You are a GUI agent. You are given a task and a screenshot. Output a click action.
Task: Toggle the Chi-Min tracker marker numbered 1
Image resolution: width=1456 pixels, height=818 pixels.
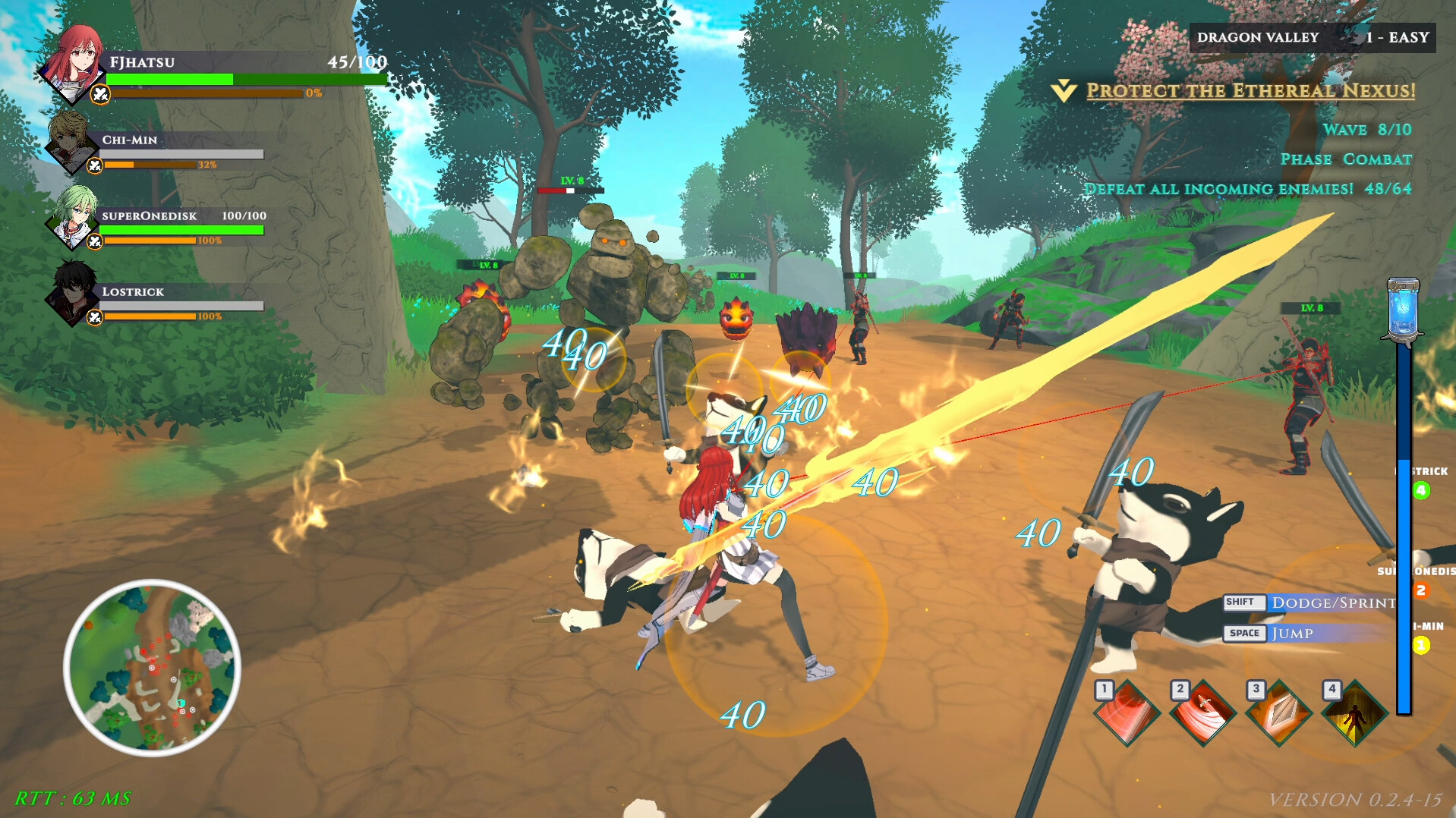point(1423,642)
